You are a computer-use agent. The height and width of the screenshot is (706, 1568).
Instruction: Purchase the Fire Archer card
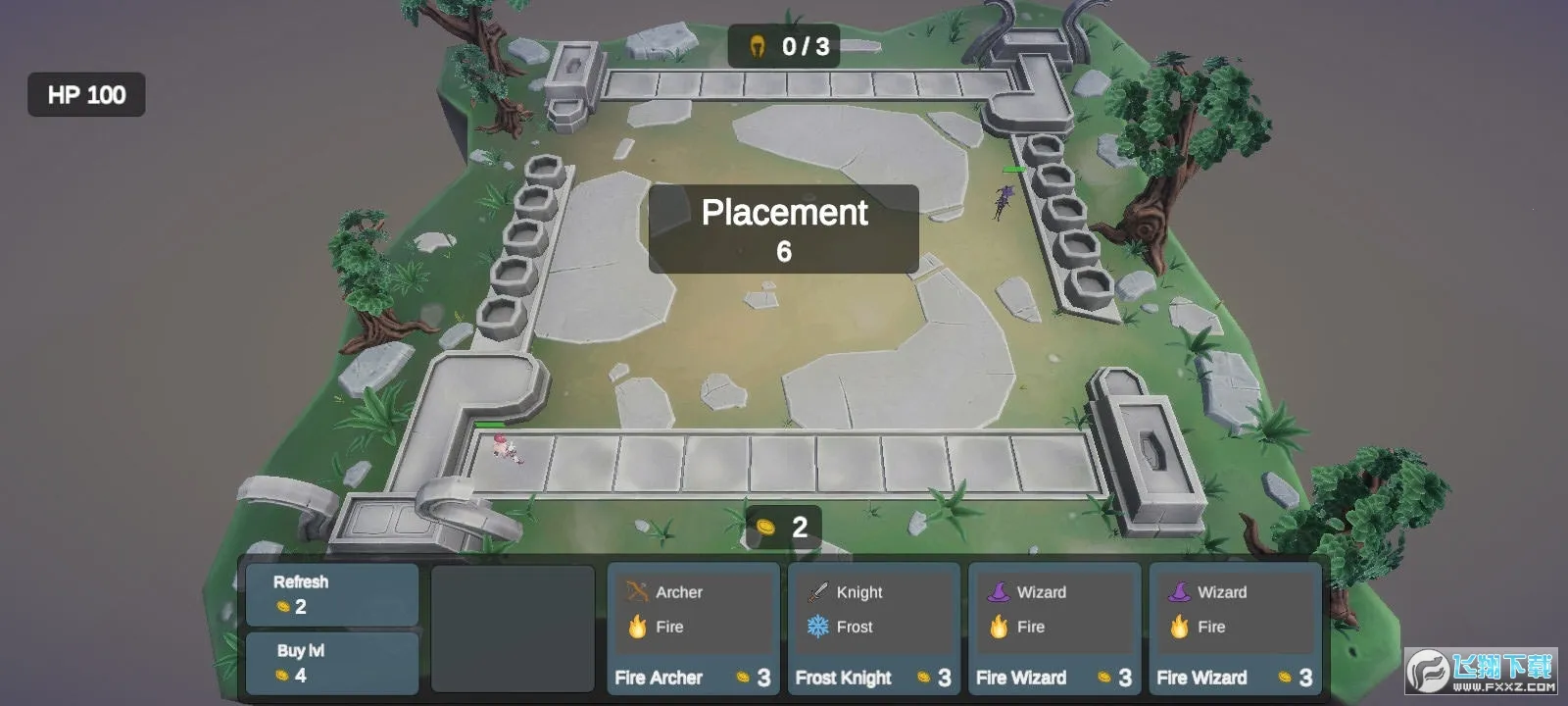tap(693, 629)
